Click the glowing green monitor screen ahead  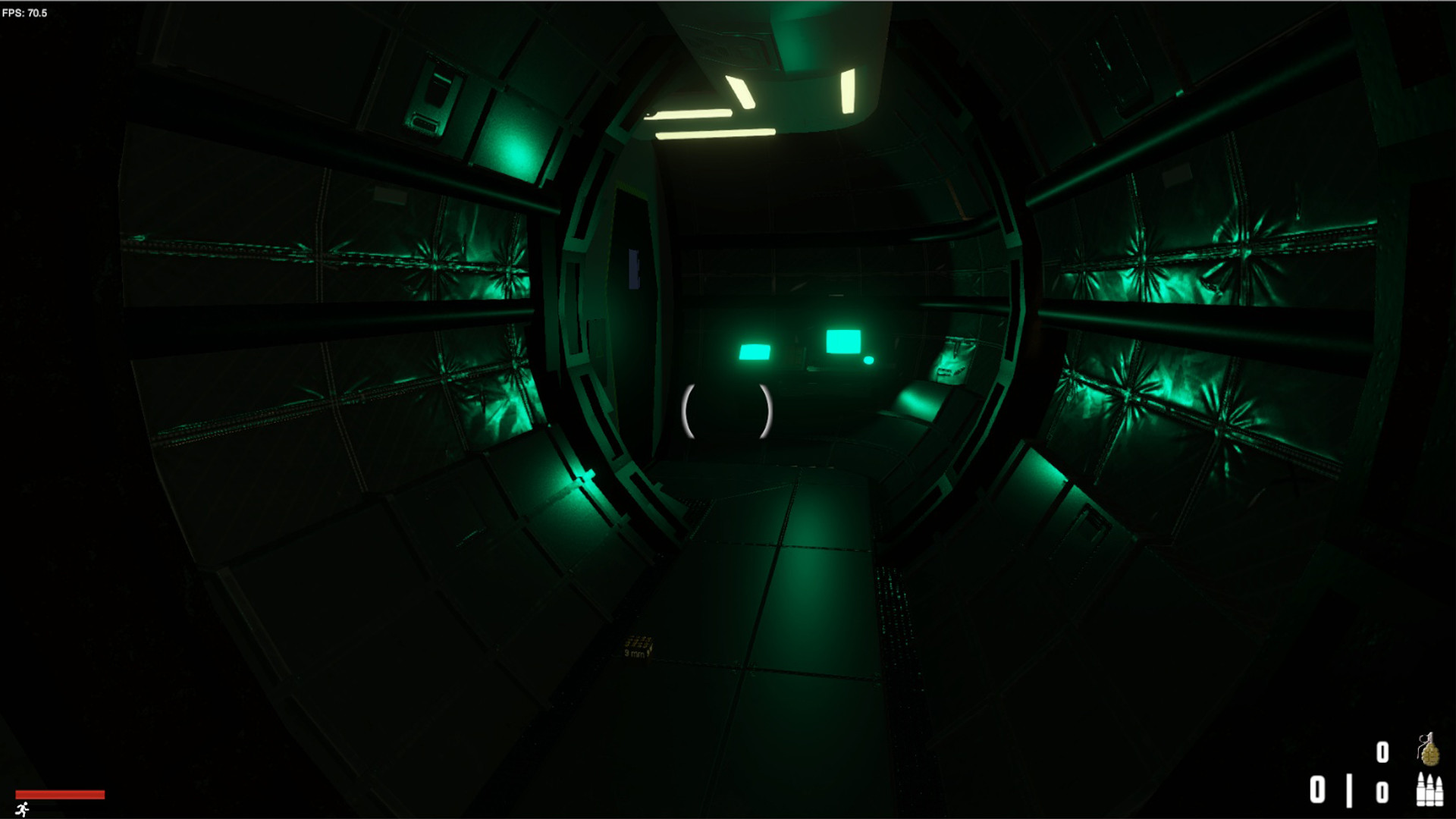click(x=844, y=341)
